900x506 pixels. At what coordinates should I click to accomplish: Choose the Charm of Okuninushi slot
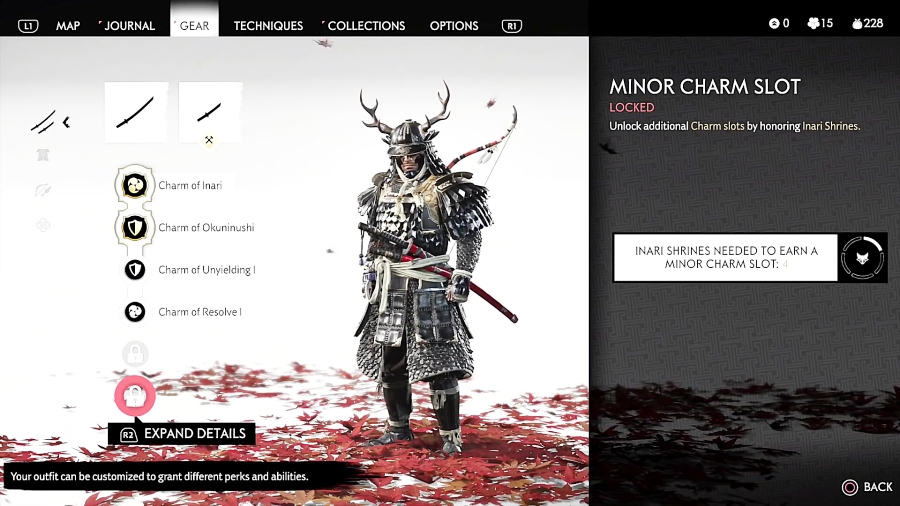[x=134, y=227]
